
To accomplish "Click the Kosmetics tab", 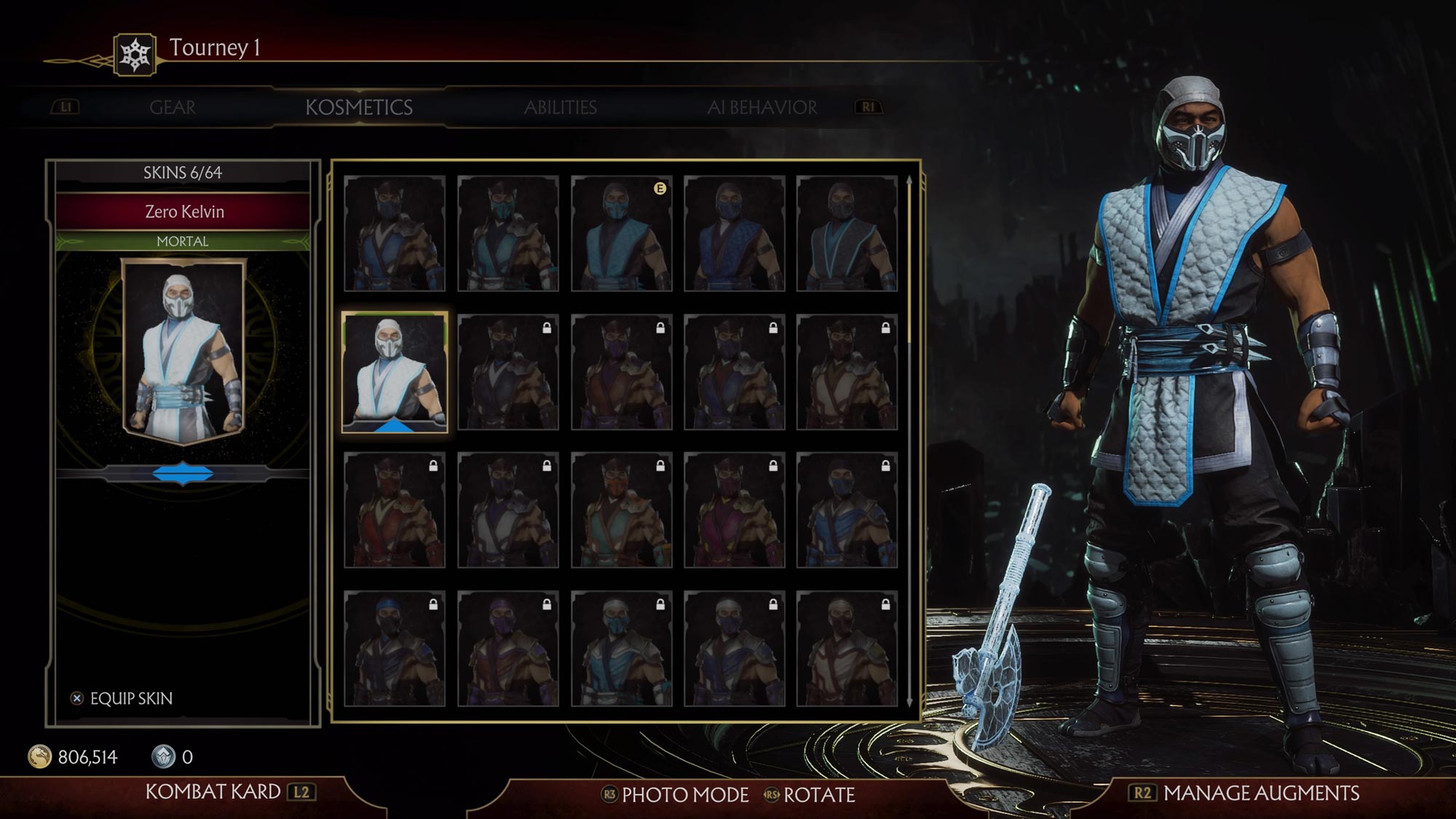I will (x=360, y=107).
